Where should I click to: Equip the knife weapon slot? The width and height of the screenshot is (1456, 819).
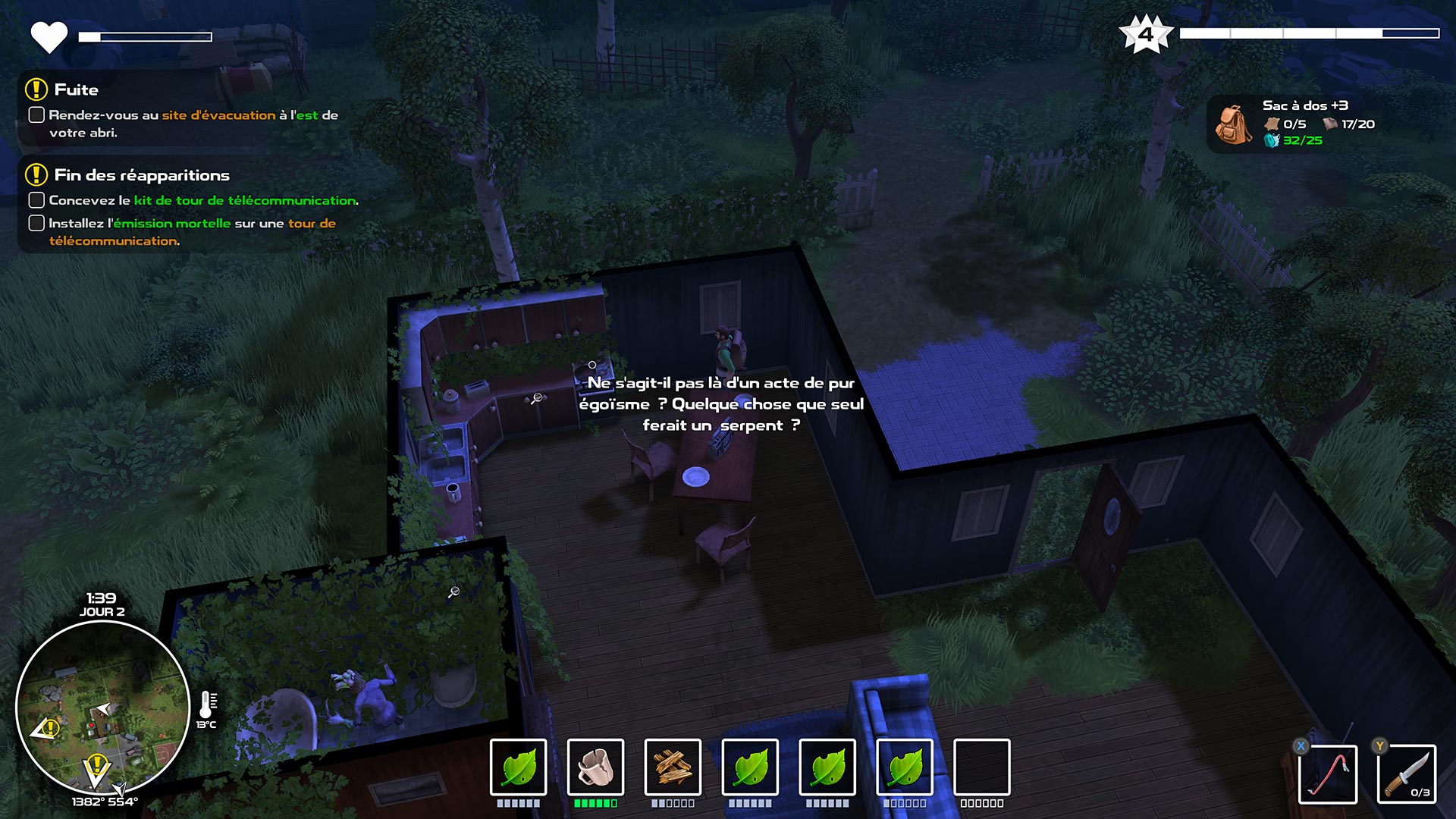pos(1407,773)
